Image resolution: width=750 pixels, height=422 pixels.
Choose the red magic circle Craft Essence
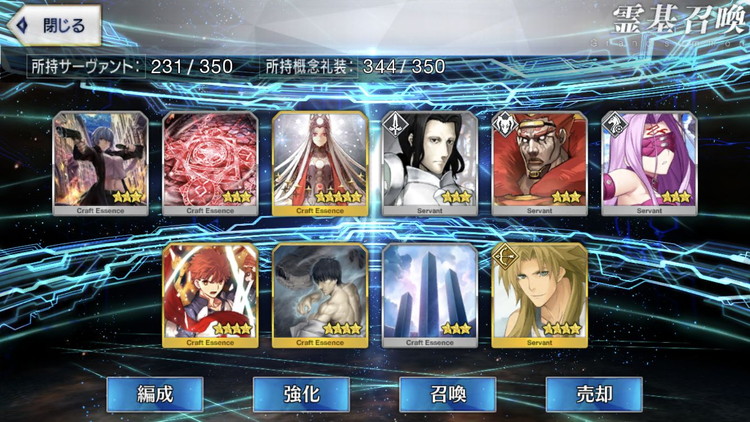coord(210,162)
